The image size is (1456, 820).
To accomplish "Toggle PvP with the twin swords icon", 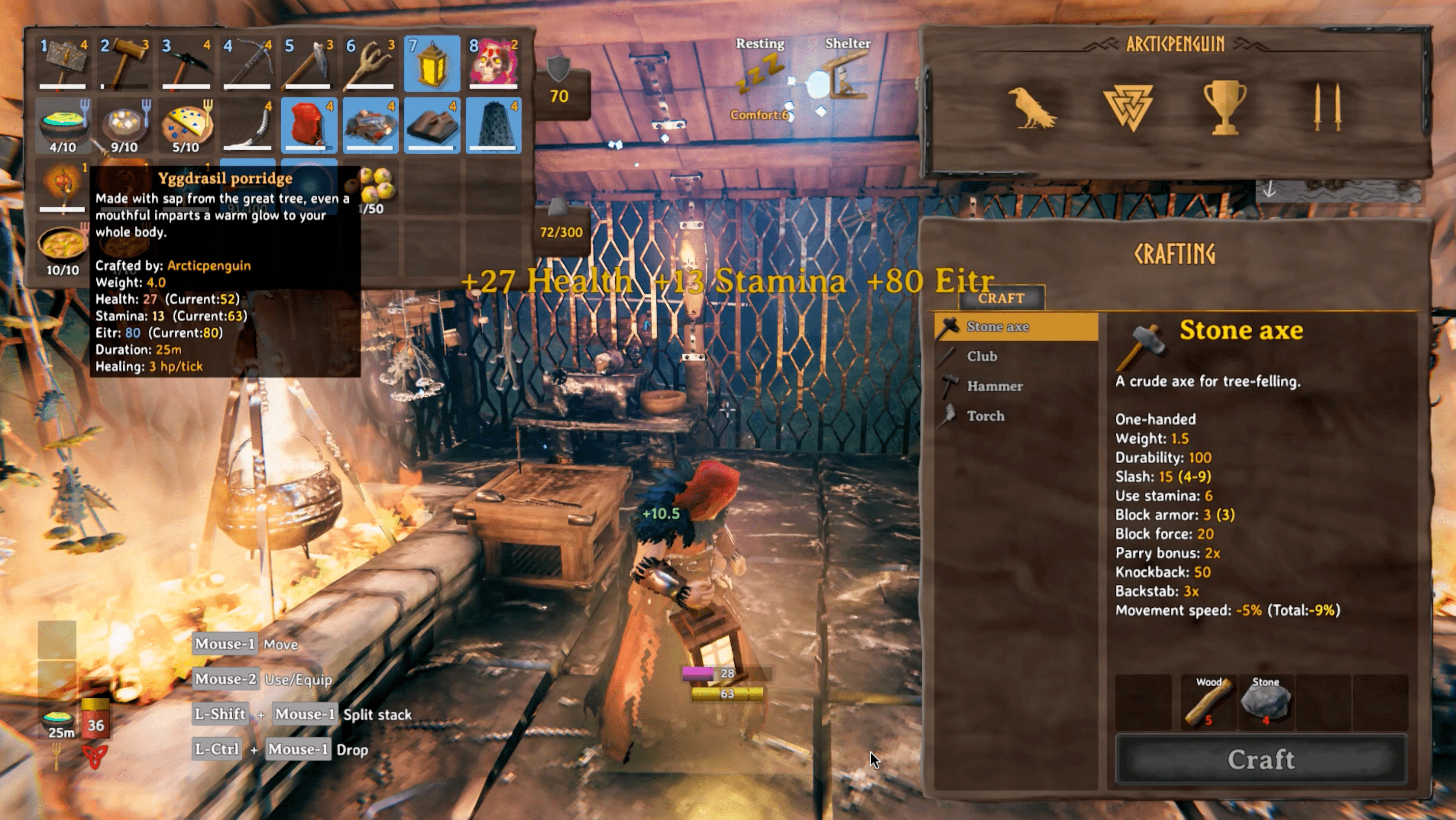I will click(1327, 107).
